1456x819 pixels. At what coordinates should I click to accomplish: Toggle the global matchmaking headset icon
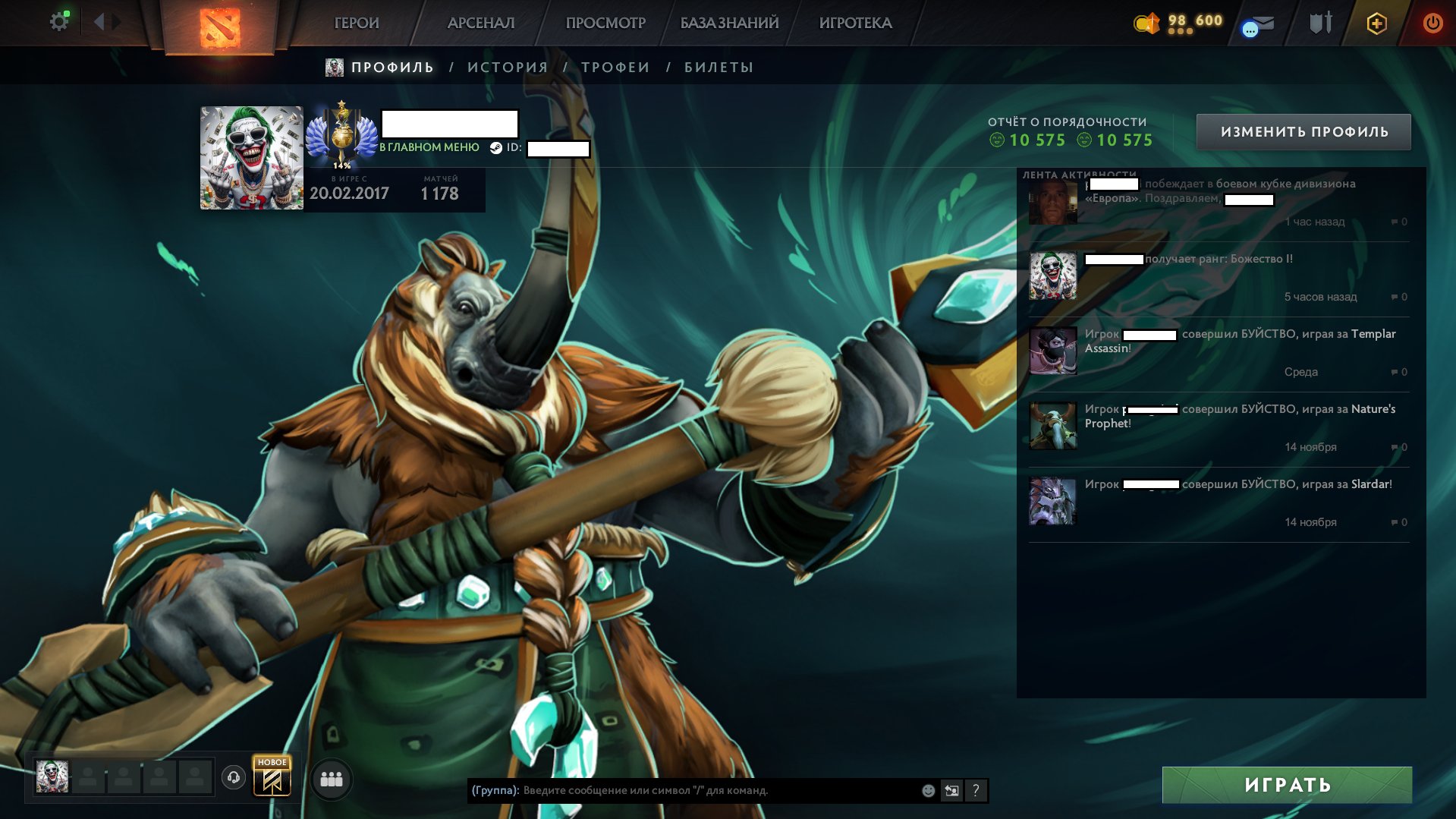(233, 776)
